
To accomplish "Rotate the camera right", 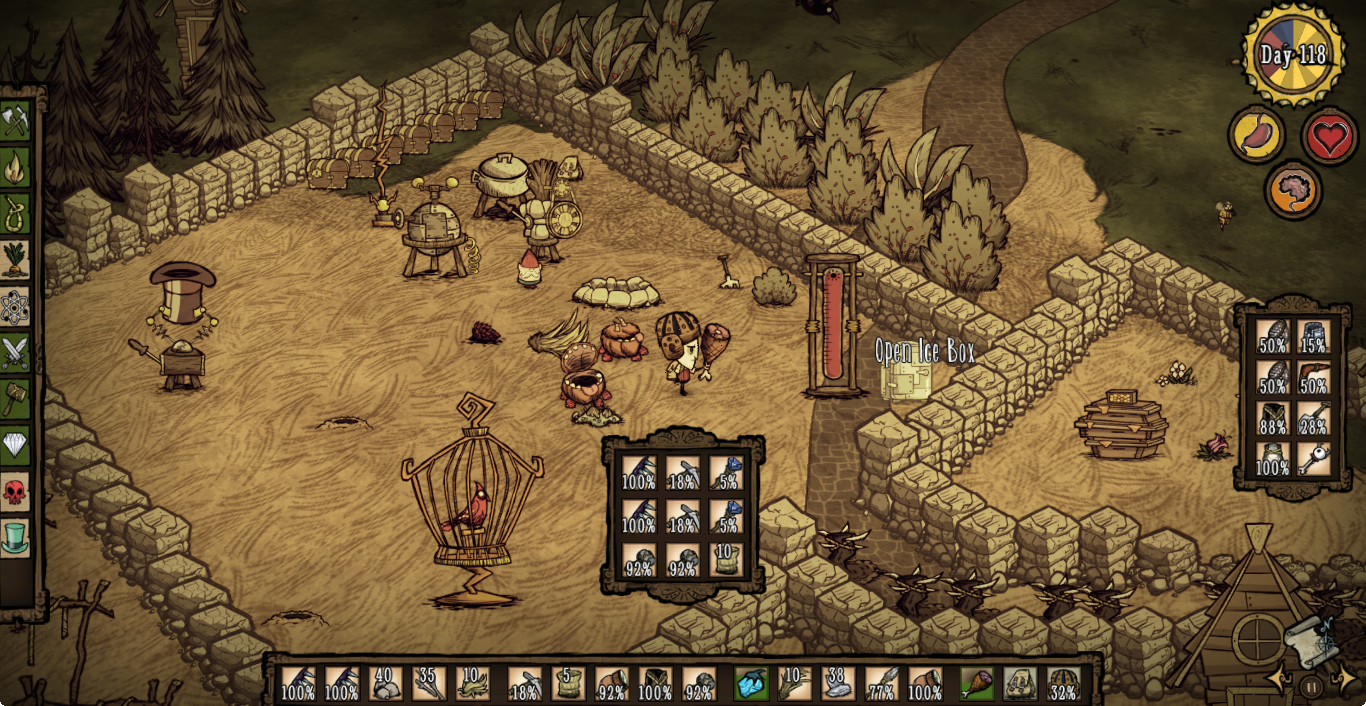I will click(1344, 680).
